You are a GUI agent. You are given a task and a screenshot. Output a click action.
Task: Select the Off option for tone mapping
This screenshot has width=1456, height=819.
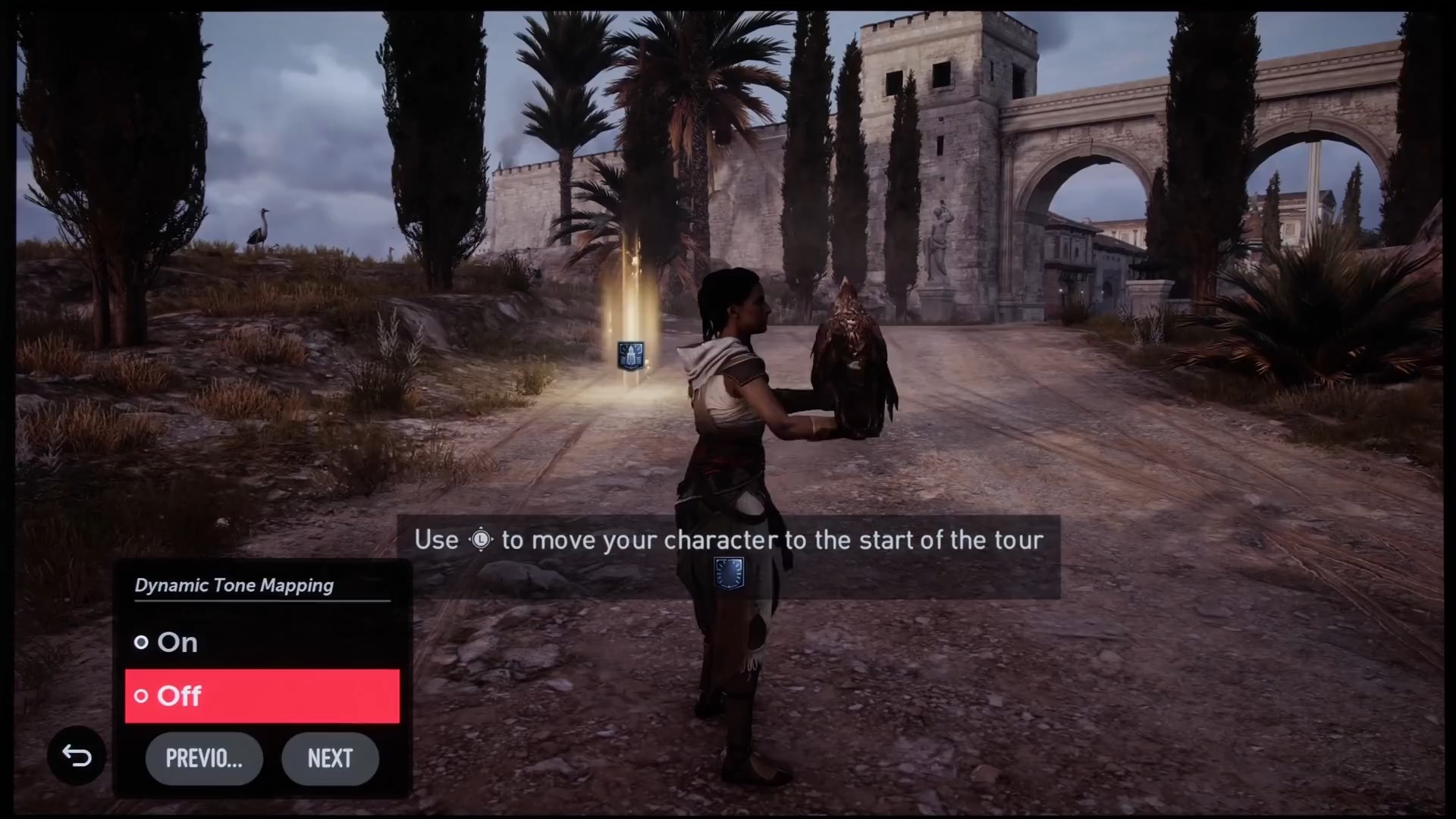262,695
